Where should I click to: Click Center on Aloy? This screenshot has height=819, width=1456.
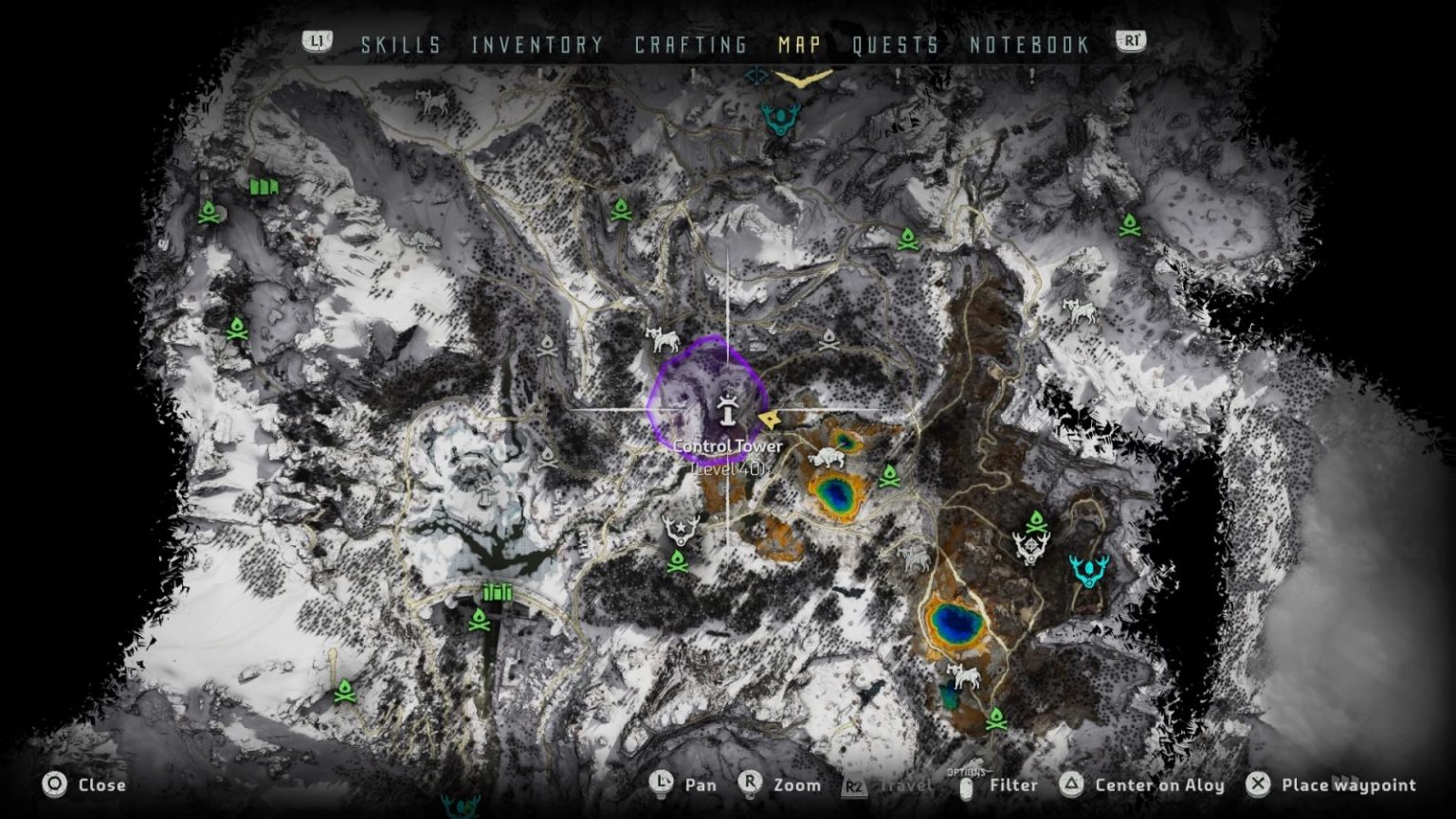tap(1162, 785)
